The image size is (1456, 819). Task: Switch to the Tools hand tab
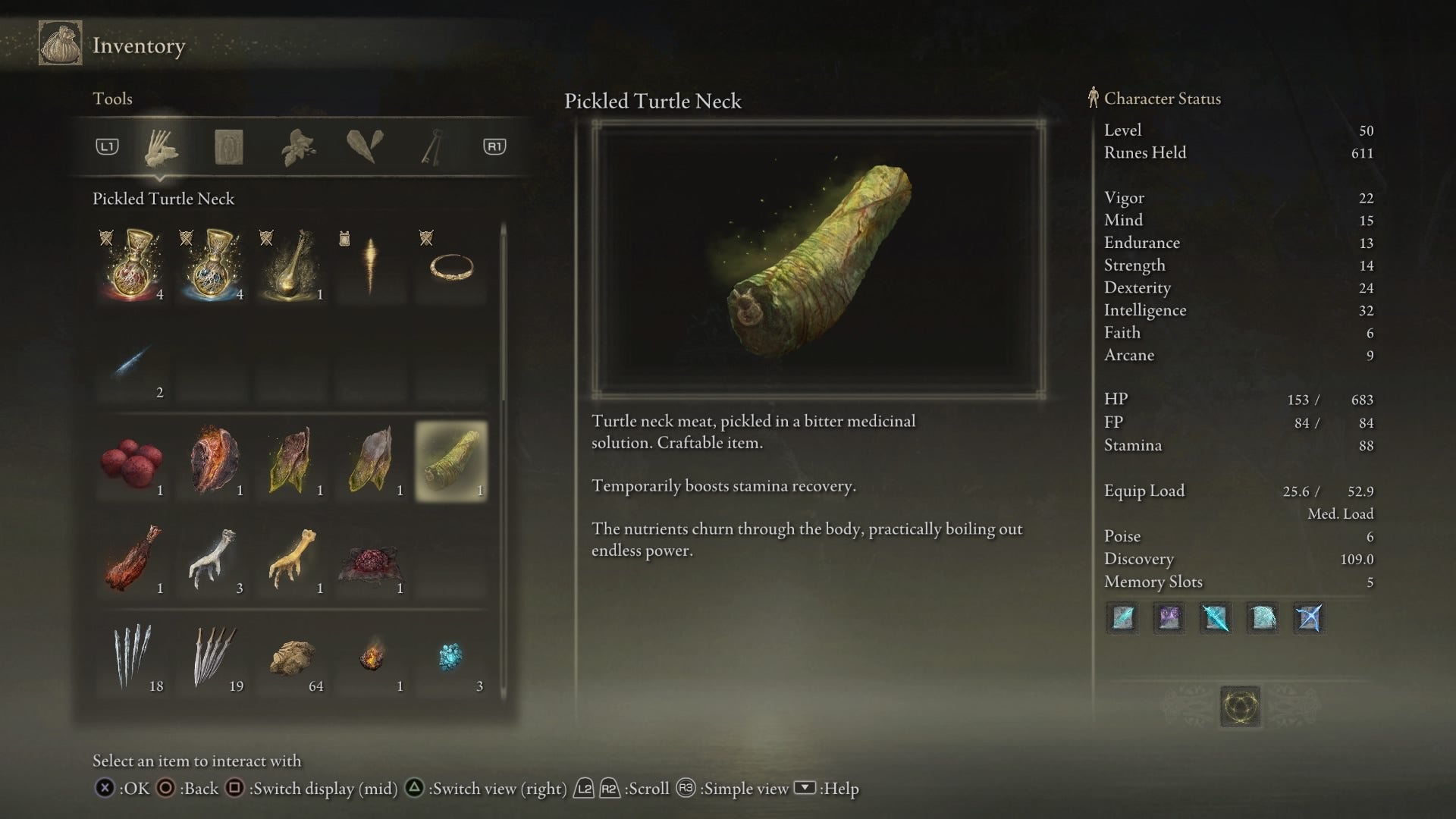pyautogui.click(x=161, y=147)
